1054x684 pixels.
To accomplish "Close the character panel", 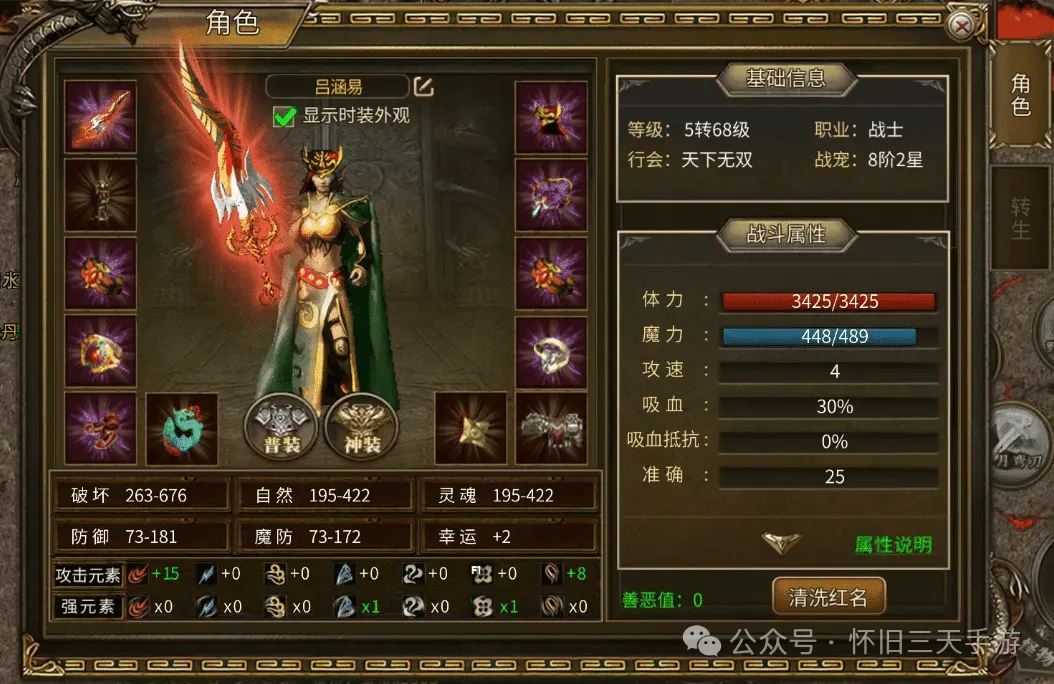I will tap(962, 27).
